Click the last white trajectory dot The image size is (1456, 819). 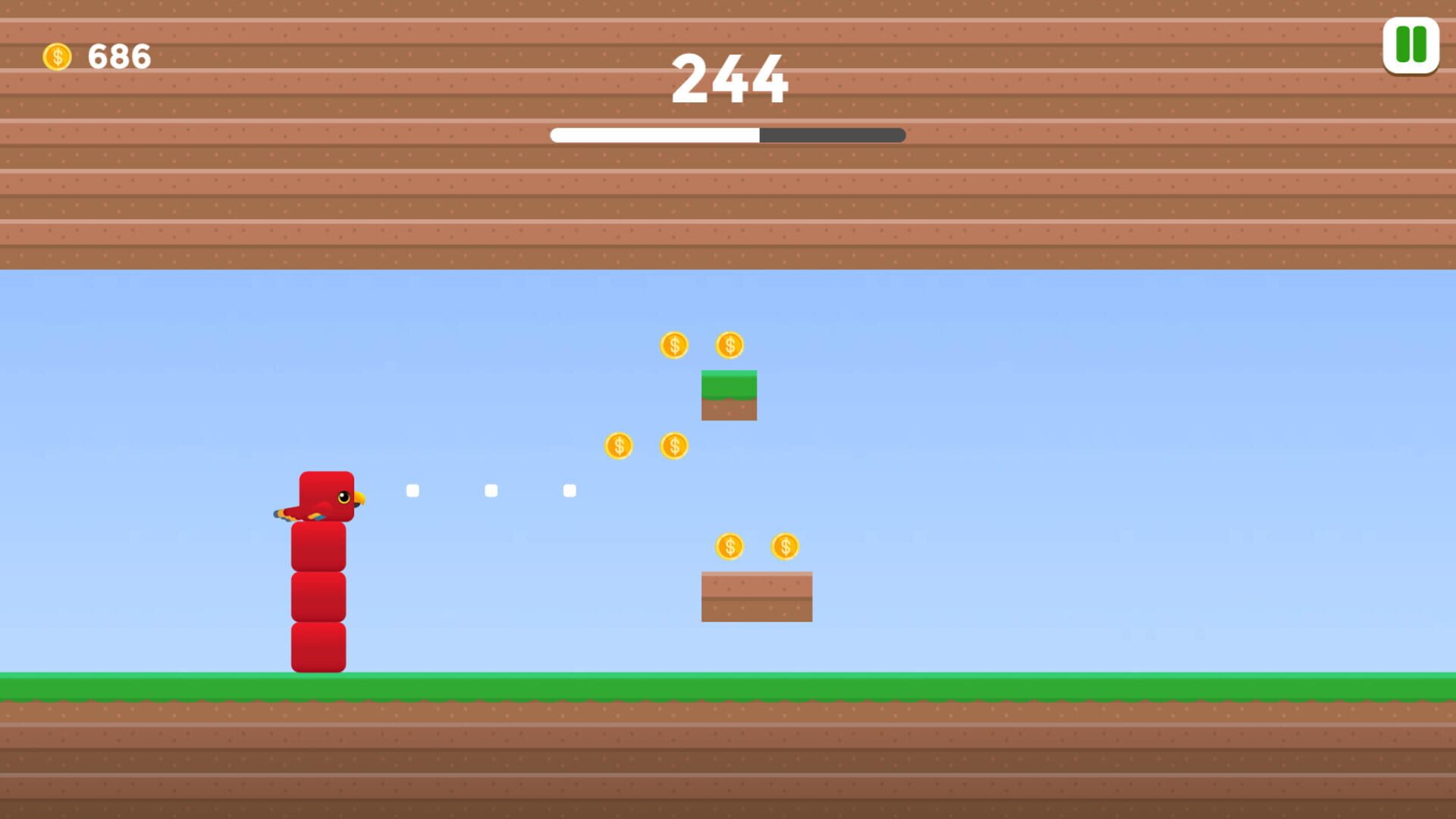571,491
